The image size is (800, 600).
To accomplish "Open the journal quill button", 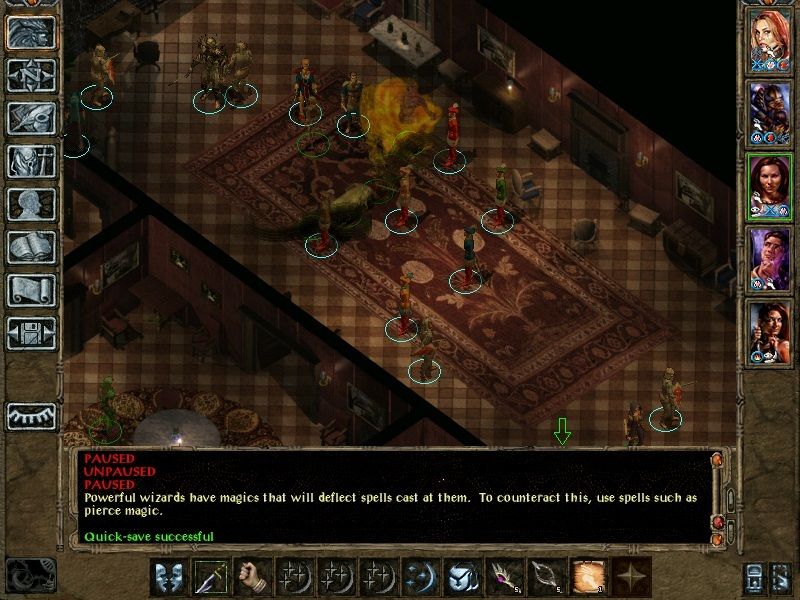I will pyautogui.click(x=30, y=118).
